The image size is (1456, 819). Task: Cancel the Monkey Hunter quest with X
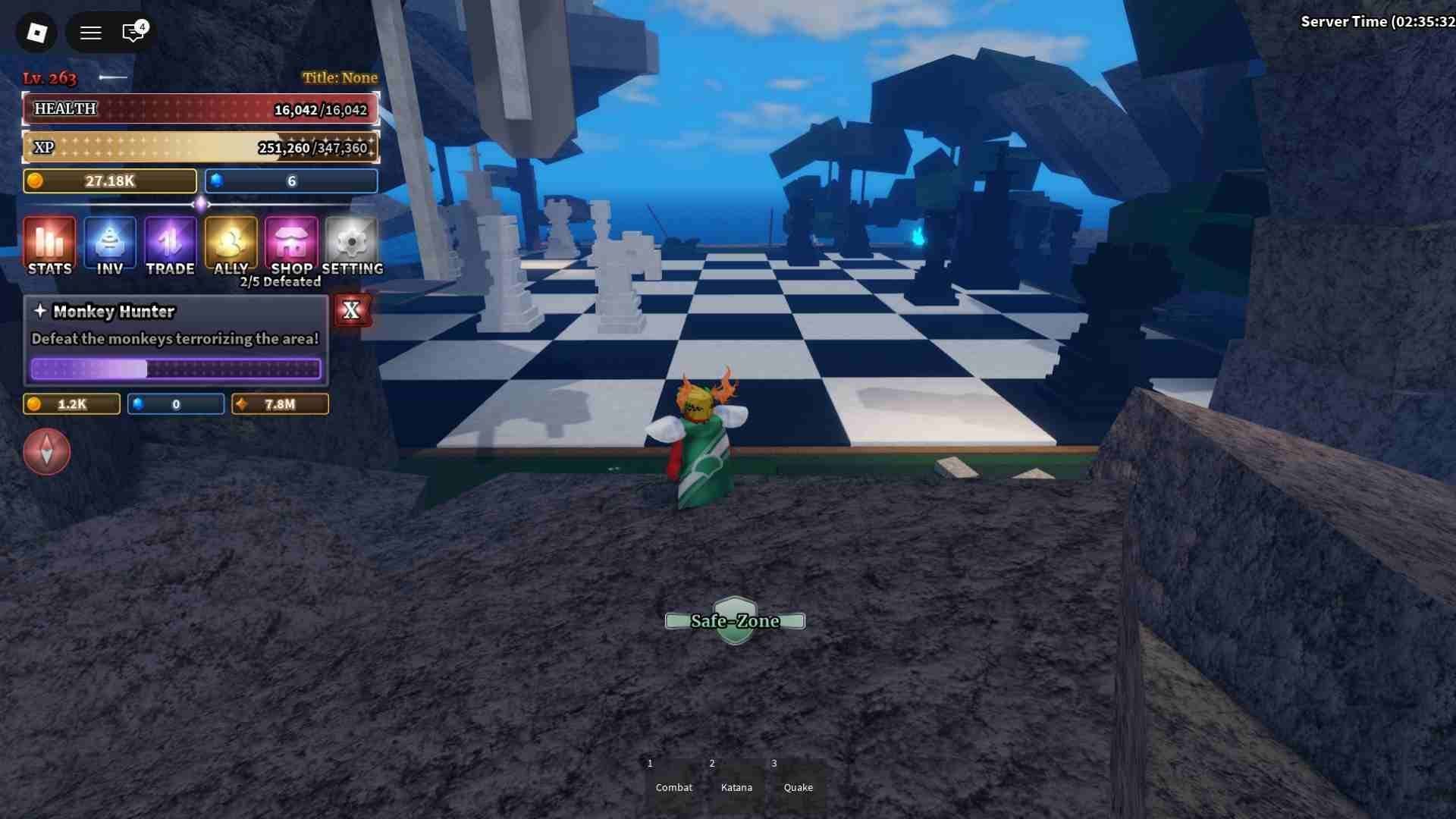point(352,310)
